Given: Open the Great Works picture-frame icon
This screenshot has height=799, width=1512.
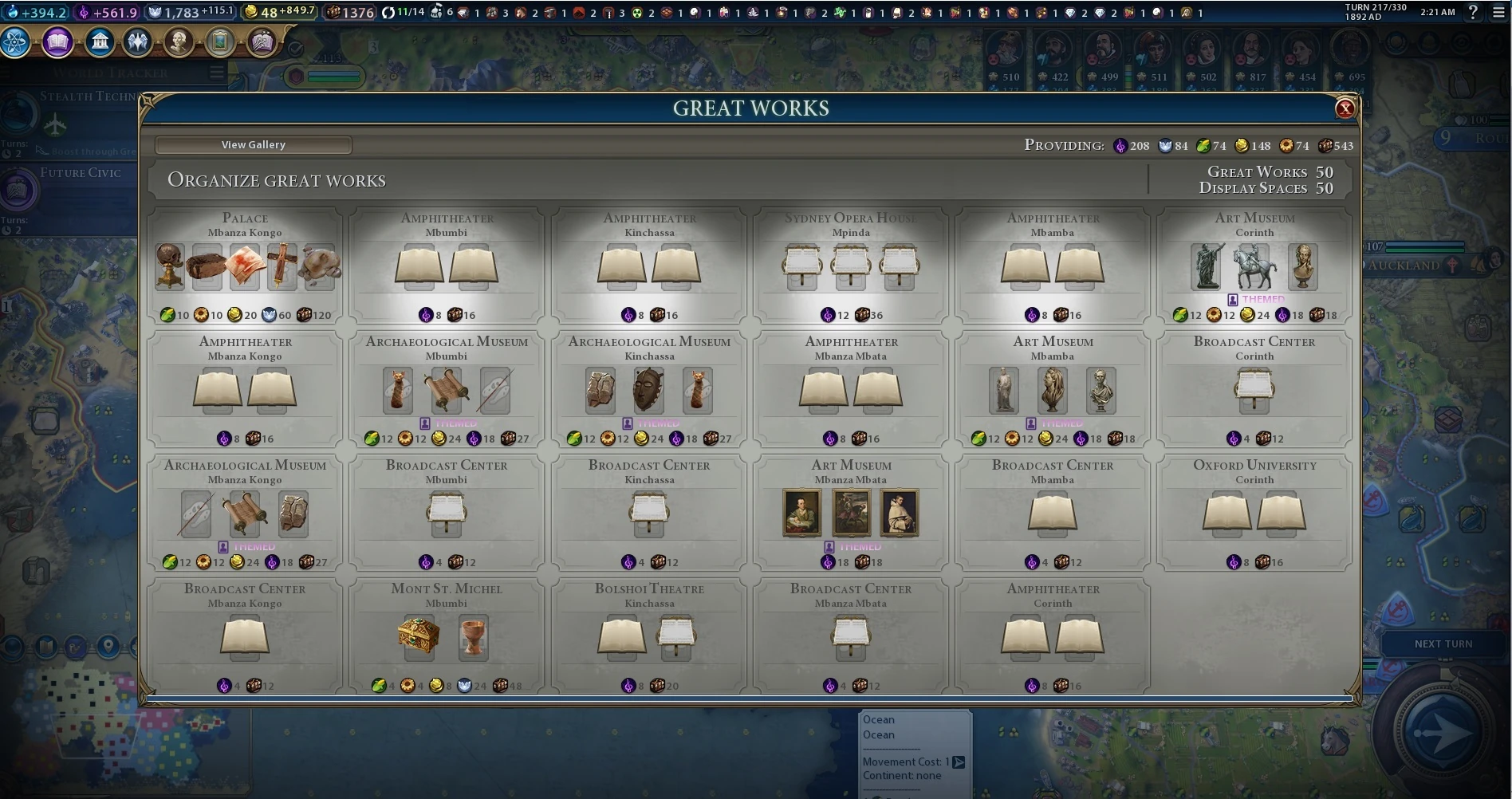Looking at the screenshot, I should point(219,42).
